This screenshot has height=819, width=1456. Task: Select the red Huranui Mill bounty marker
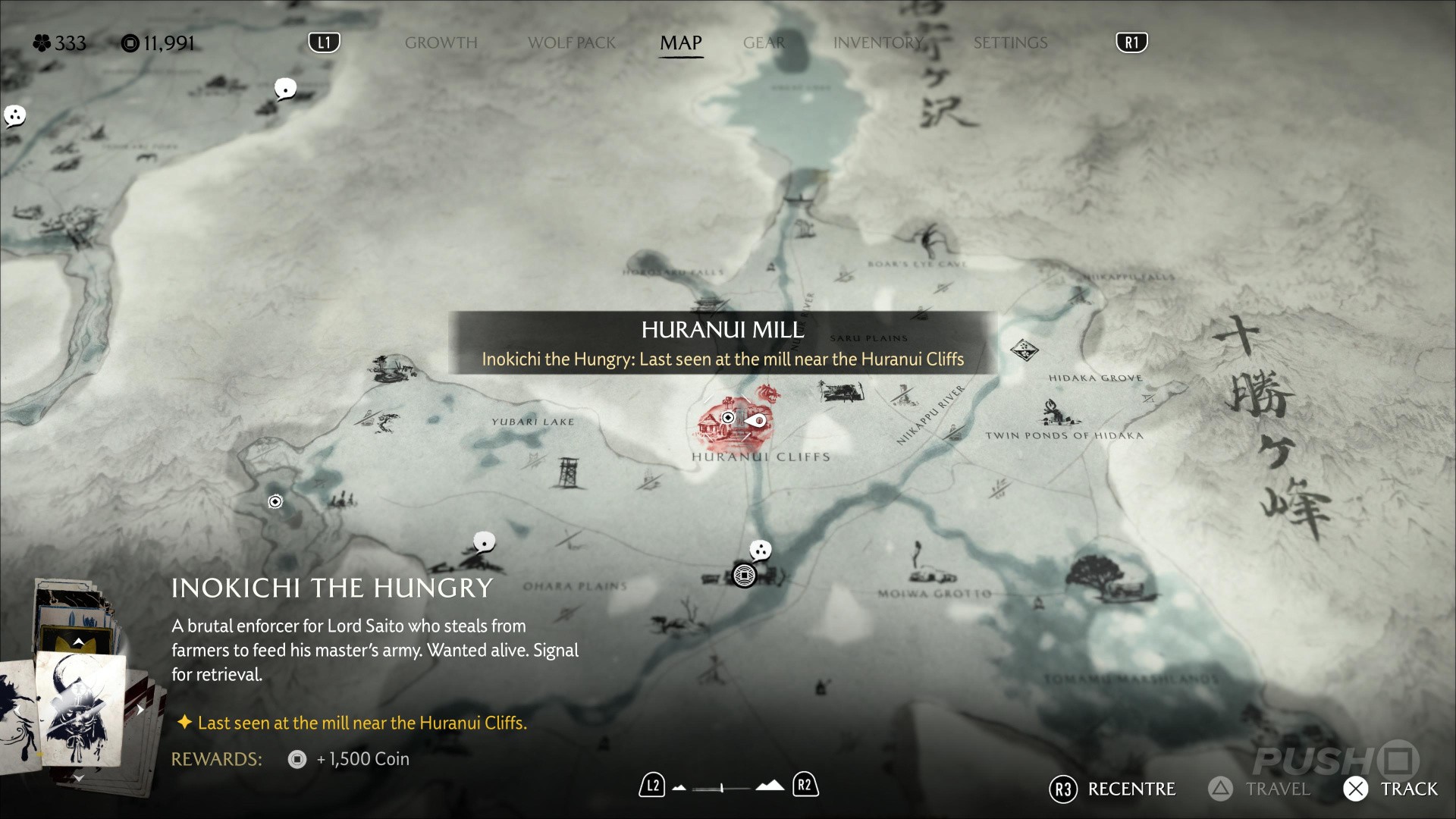point(733,422)
